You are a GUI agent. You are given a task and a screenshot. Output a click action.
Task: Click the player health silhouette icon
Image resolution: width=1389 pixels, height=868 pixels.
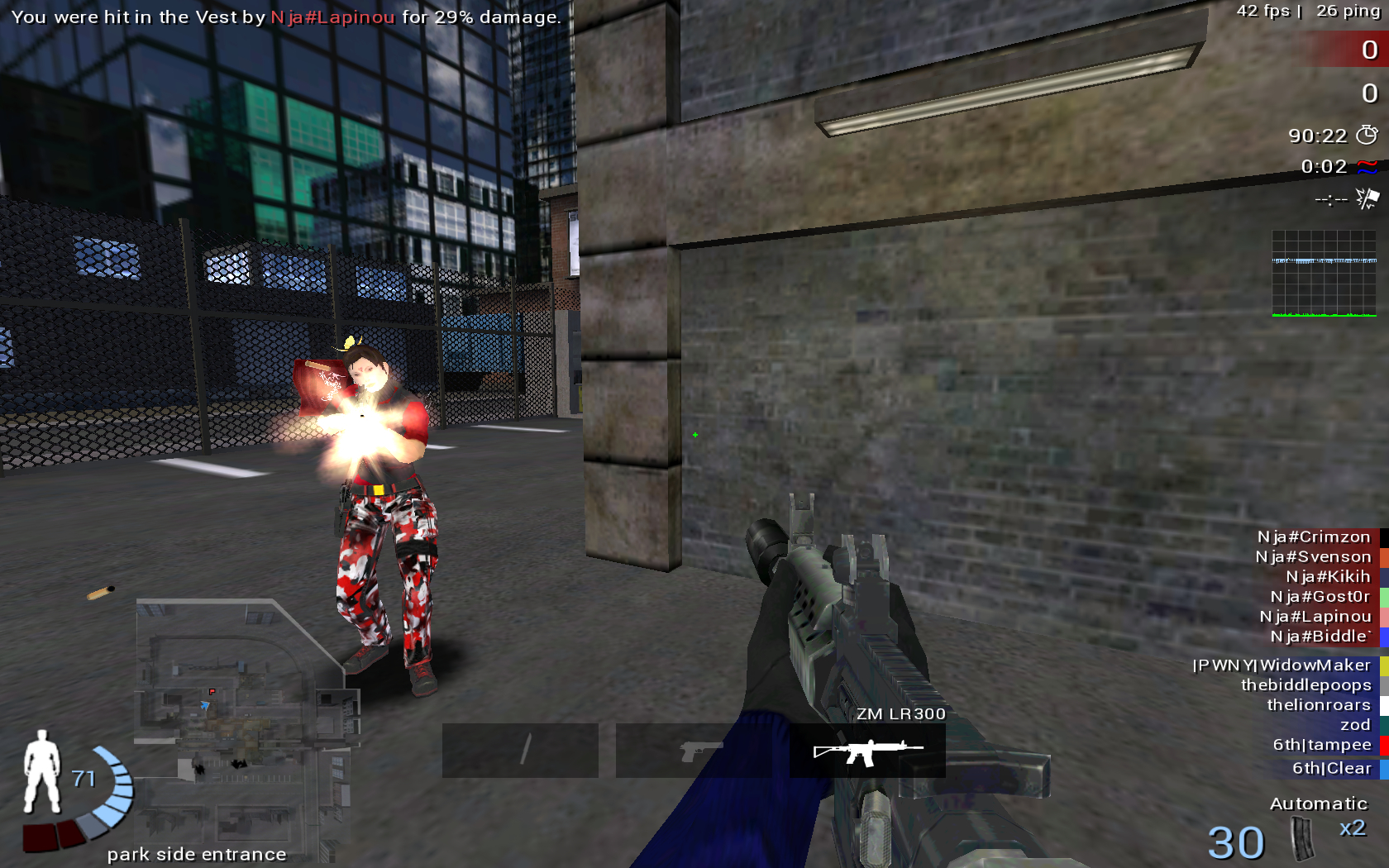(x=41, y=773)
